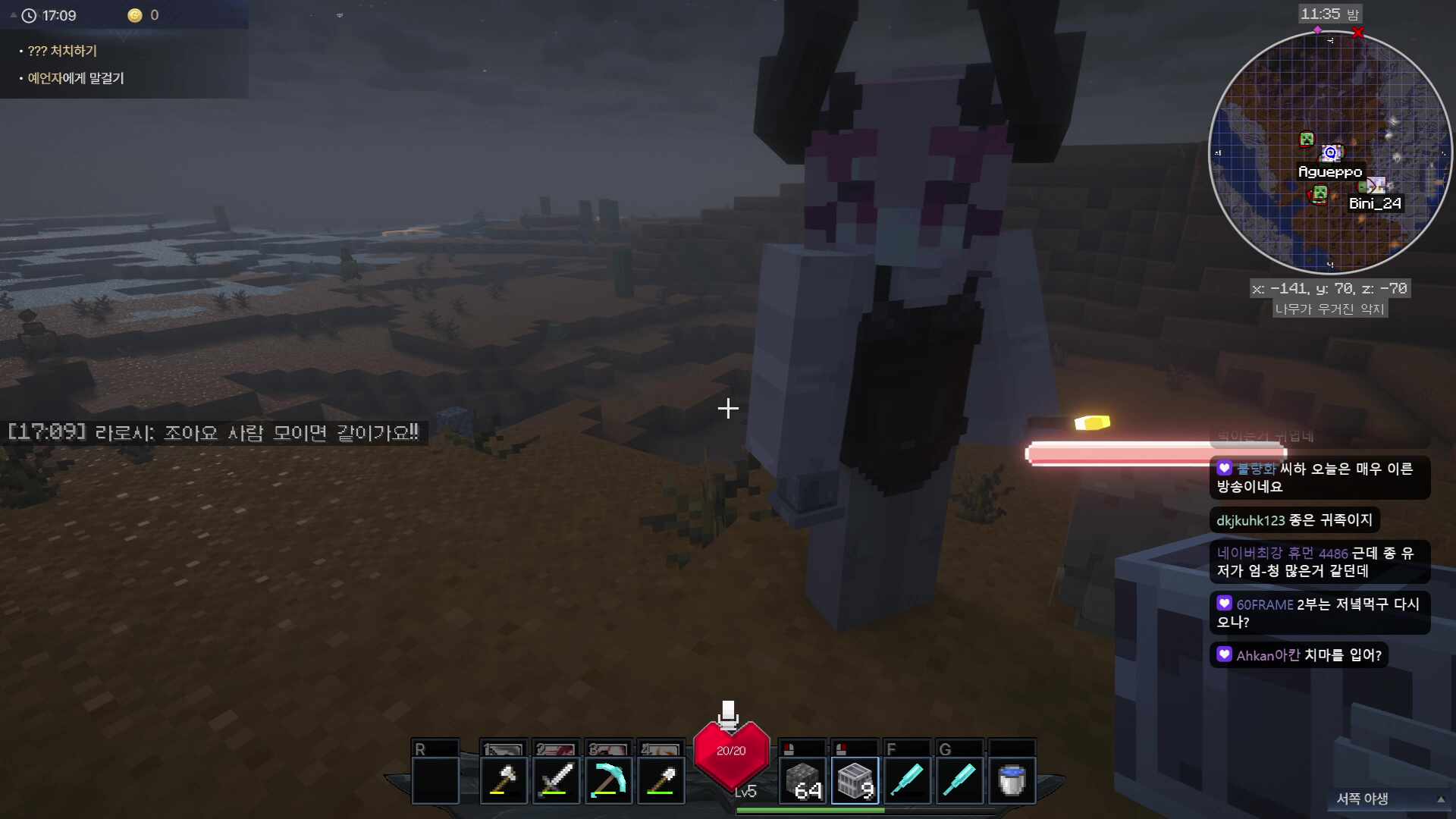Click the in-game chat line from 라로시

point(213,433)
